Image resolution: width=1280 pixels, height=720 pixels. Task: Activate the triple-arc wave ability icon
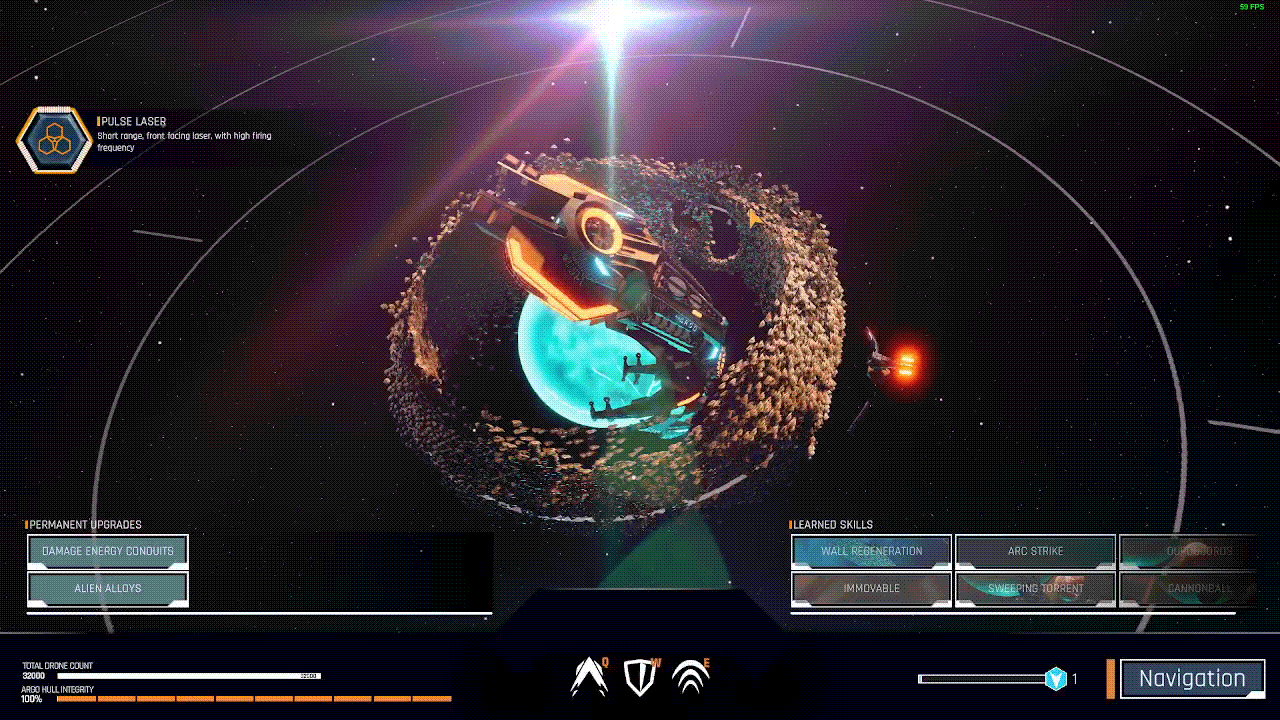tap(691, 678)
